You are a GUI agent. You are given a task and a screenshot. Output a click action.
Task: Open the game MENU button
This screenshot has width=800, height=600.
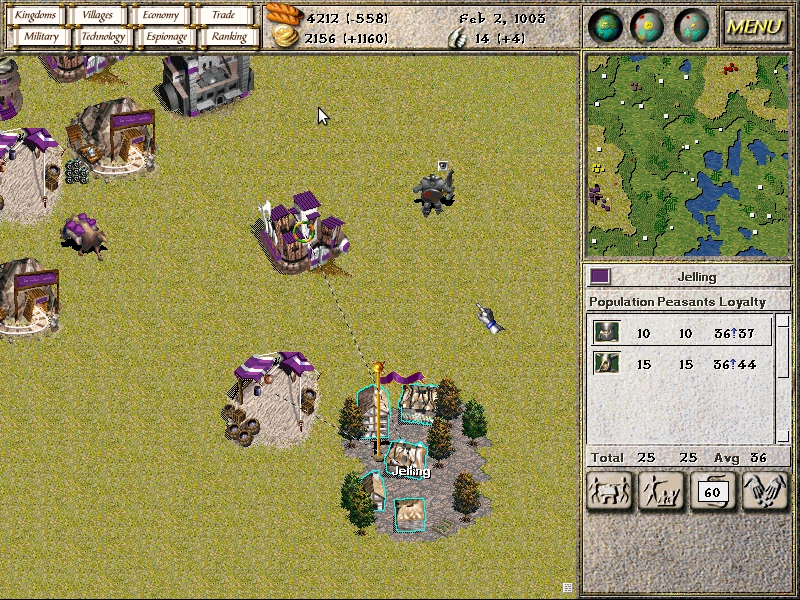pos(753,26)
